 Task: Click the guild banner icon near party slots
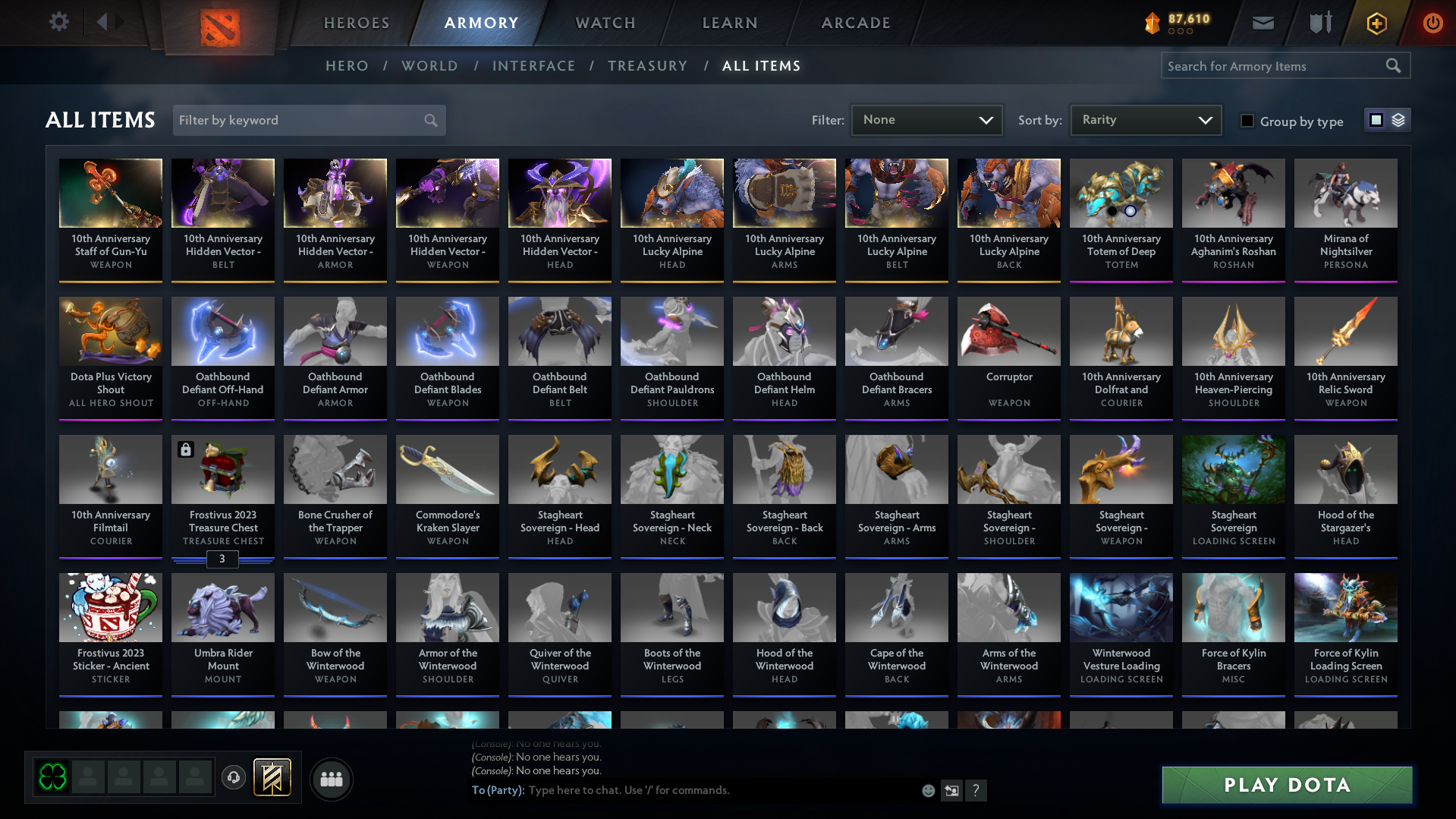[272, 778]
